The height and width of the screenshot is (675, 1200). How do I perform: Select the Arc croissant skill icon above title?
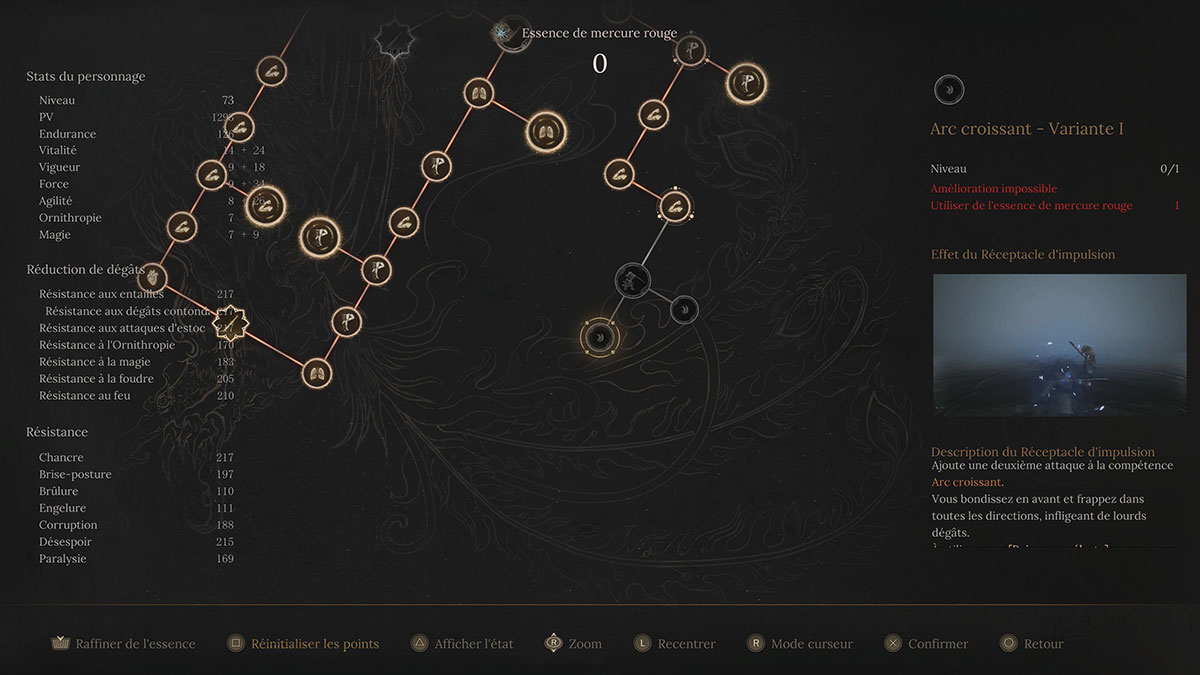point(949,91)
